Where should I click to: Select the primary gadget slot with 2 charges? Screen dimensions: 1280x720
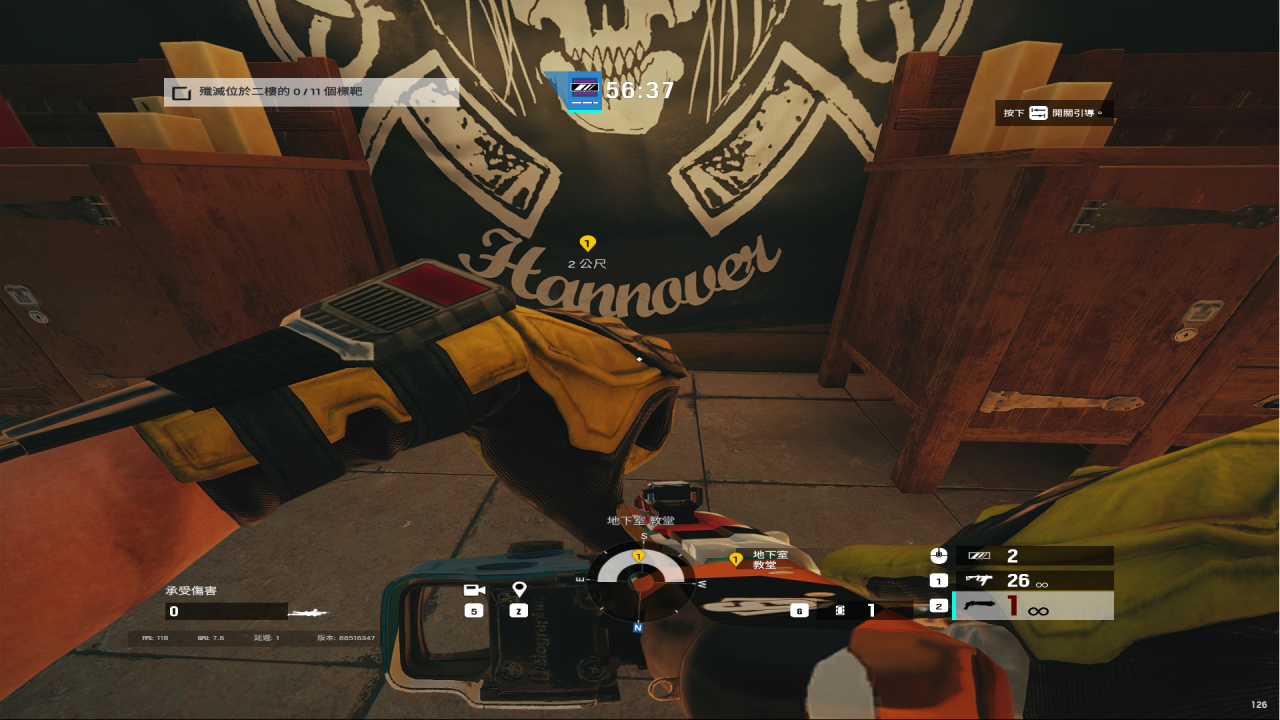(x=1033, y=556)
